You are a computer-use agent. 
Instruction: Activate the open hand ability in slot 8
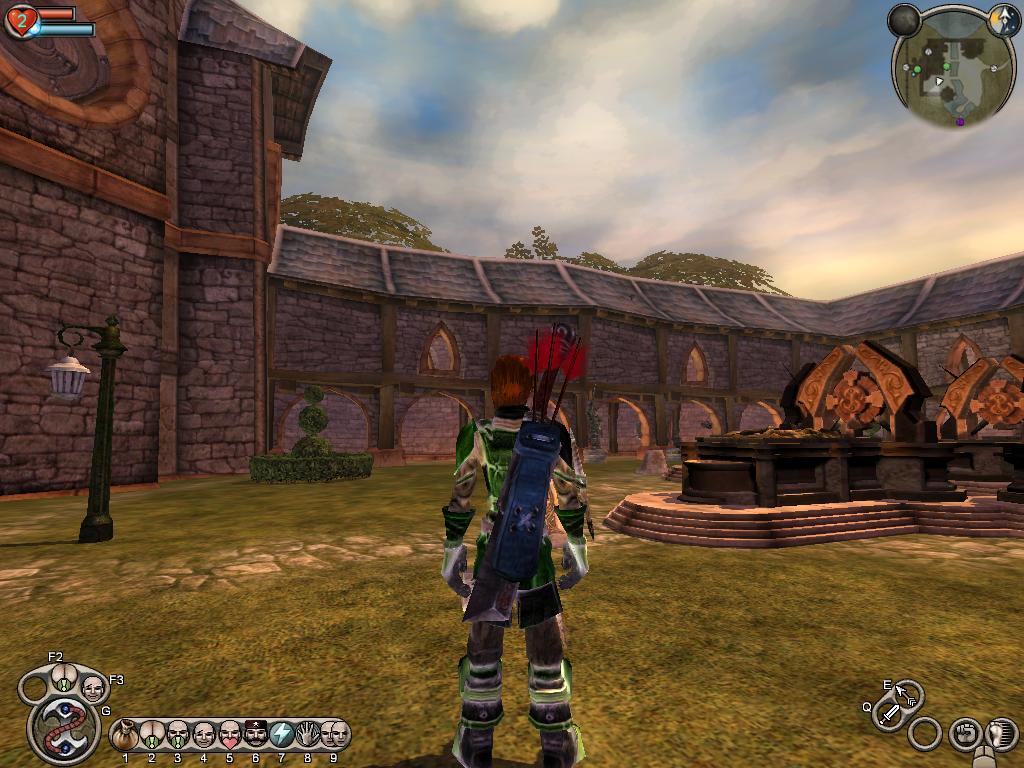click(x=308, y=736)
